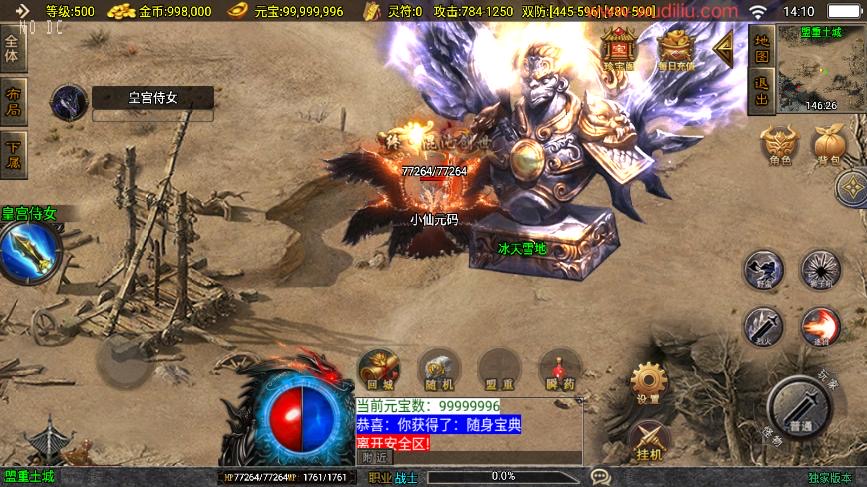The image size is (867, 487).
Task: Trigger the 普通 normal attack button
Action: pos(800,408)
